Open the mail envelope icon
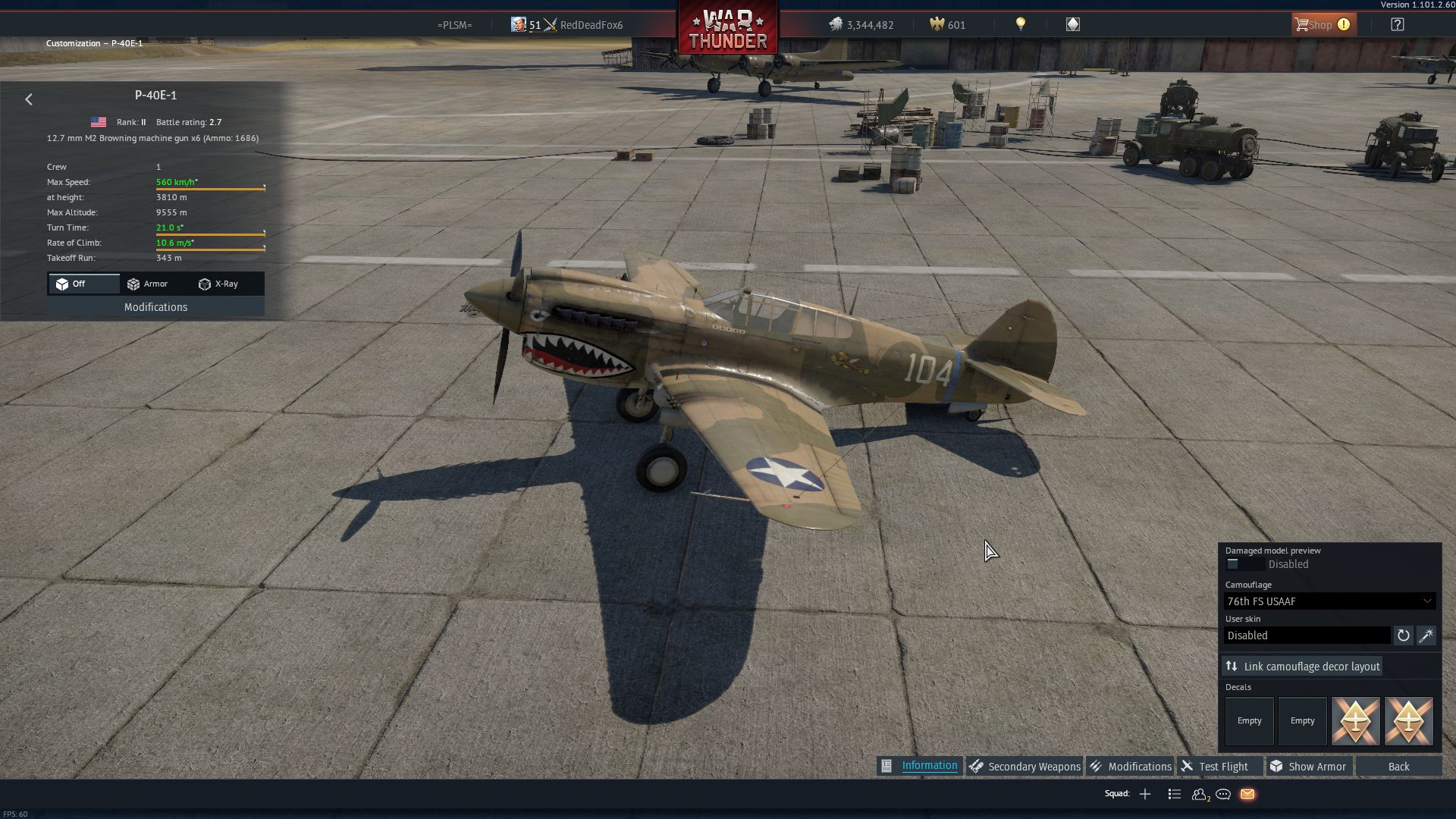This screenshot has width=1456, height=819. coord(1247,794)
